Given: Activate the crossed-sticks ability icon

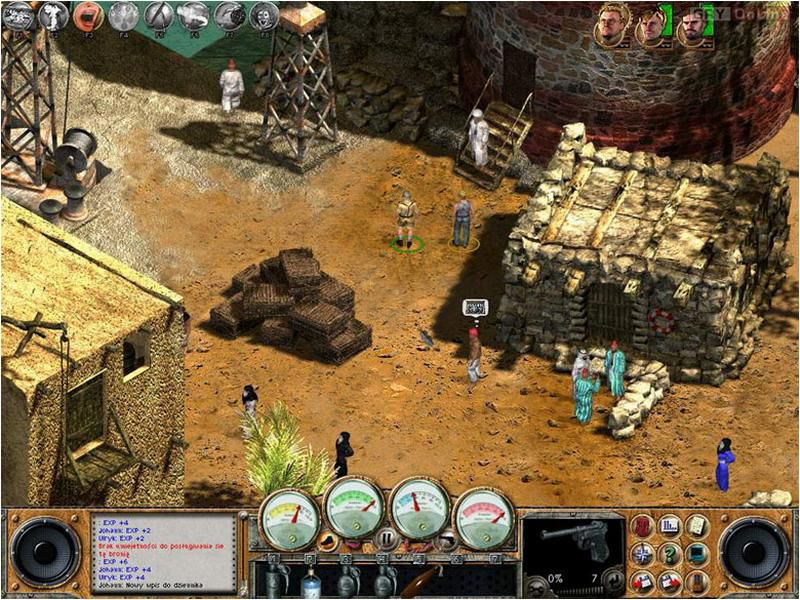Looking at the screenshot, I should point(158,15).
